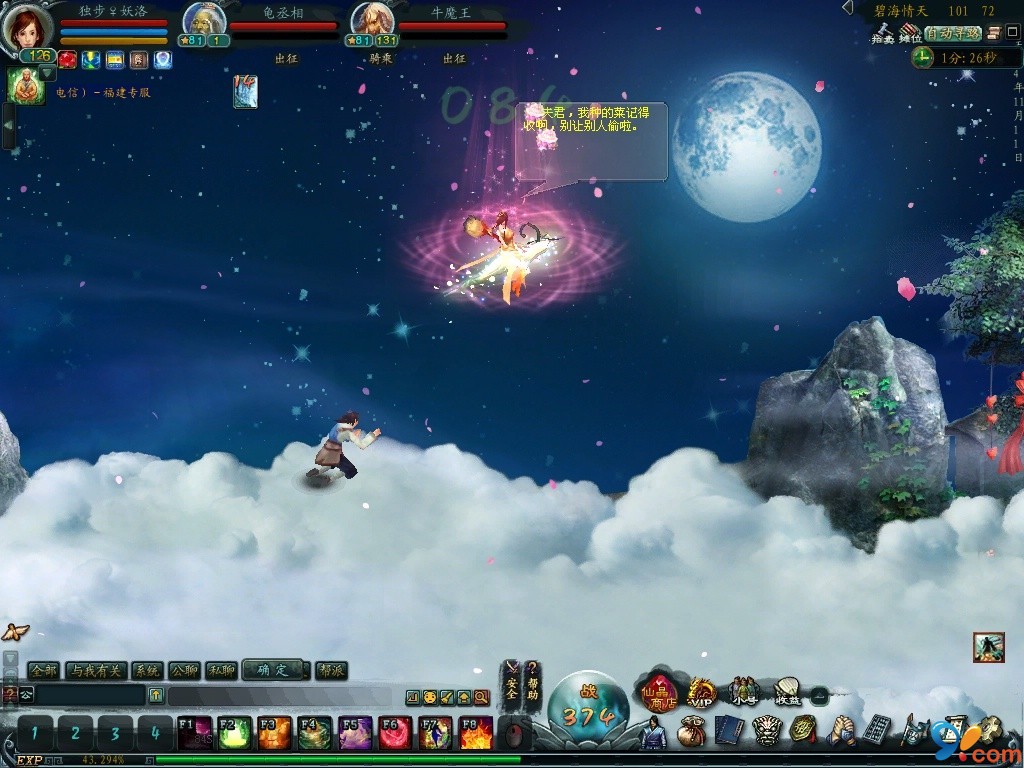Open the money bag inventory icon
Screen dimensions: 1024x768
[690, 731]
